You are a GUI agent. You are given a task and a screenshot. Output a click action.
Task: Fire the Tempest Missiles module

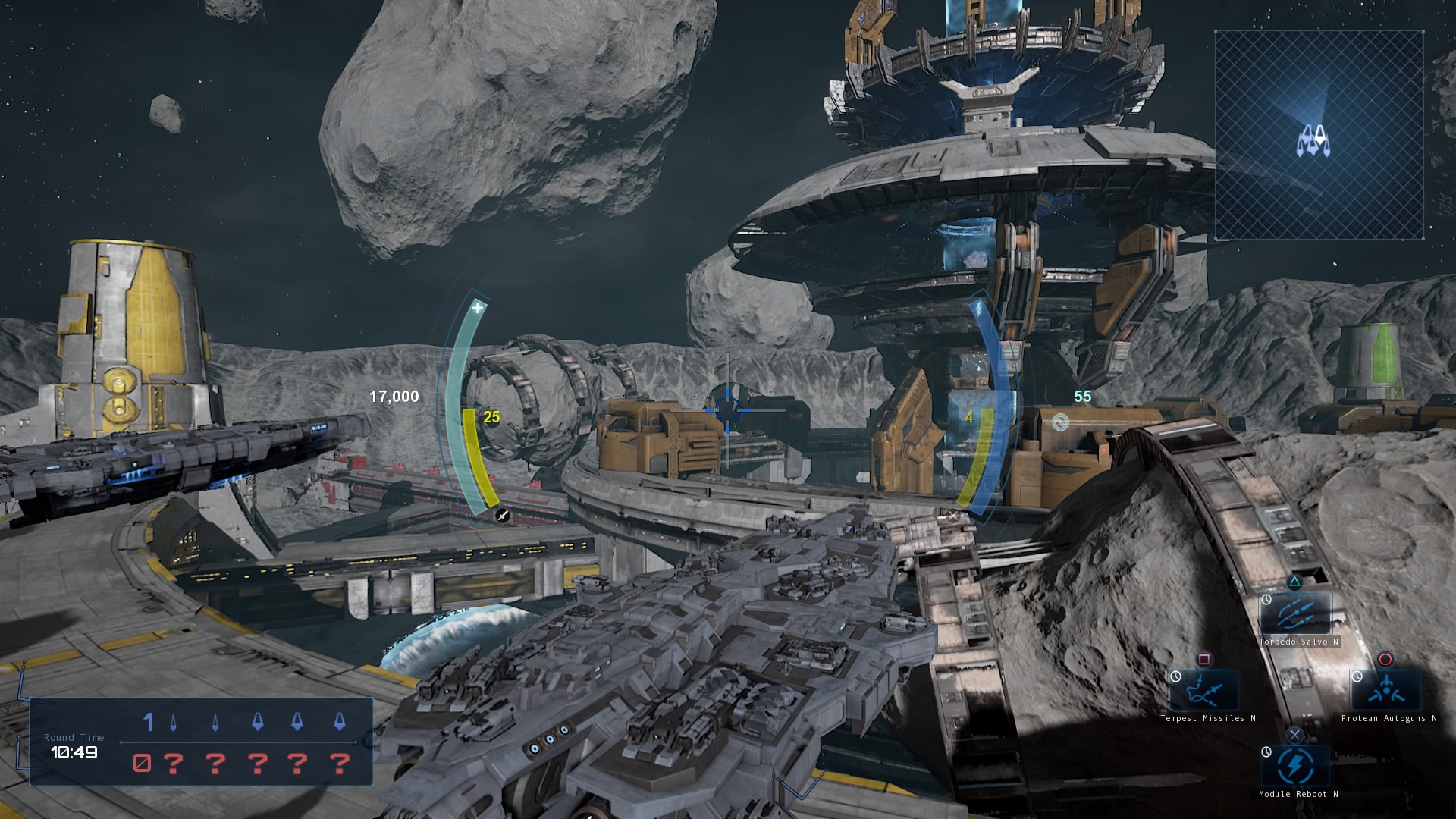[1205, 689]
